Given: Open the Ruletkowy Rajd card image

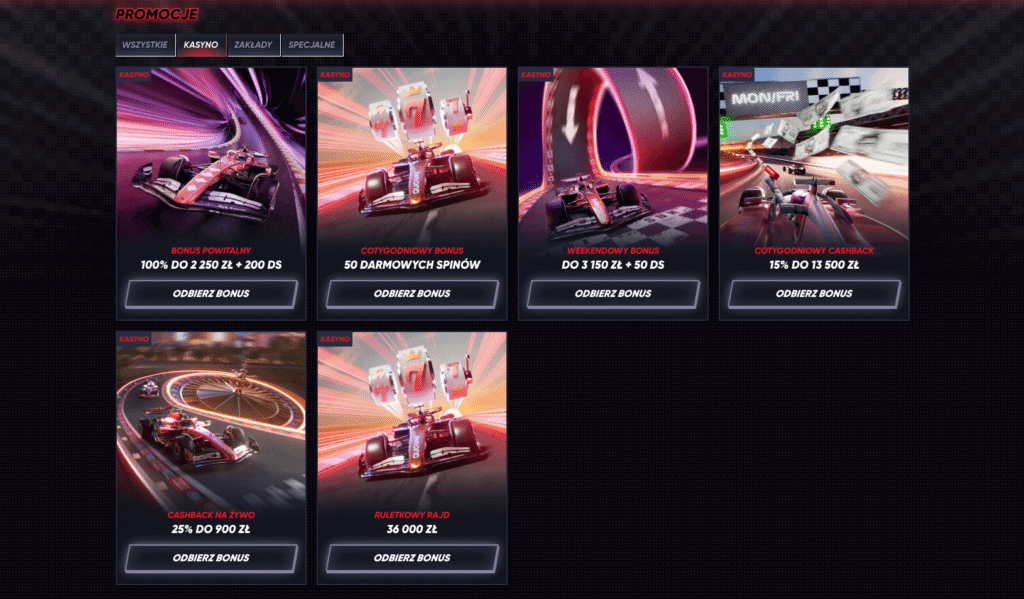Looking at the screenshot, I should pos(412,420).
